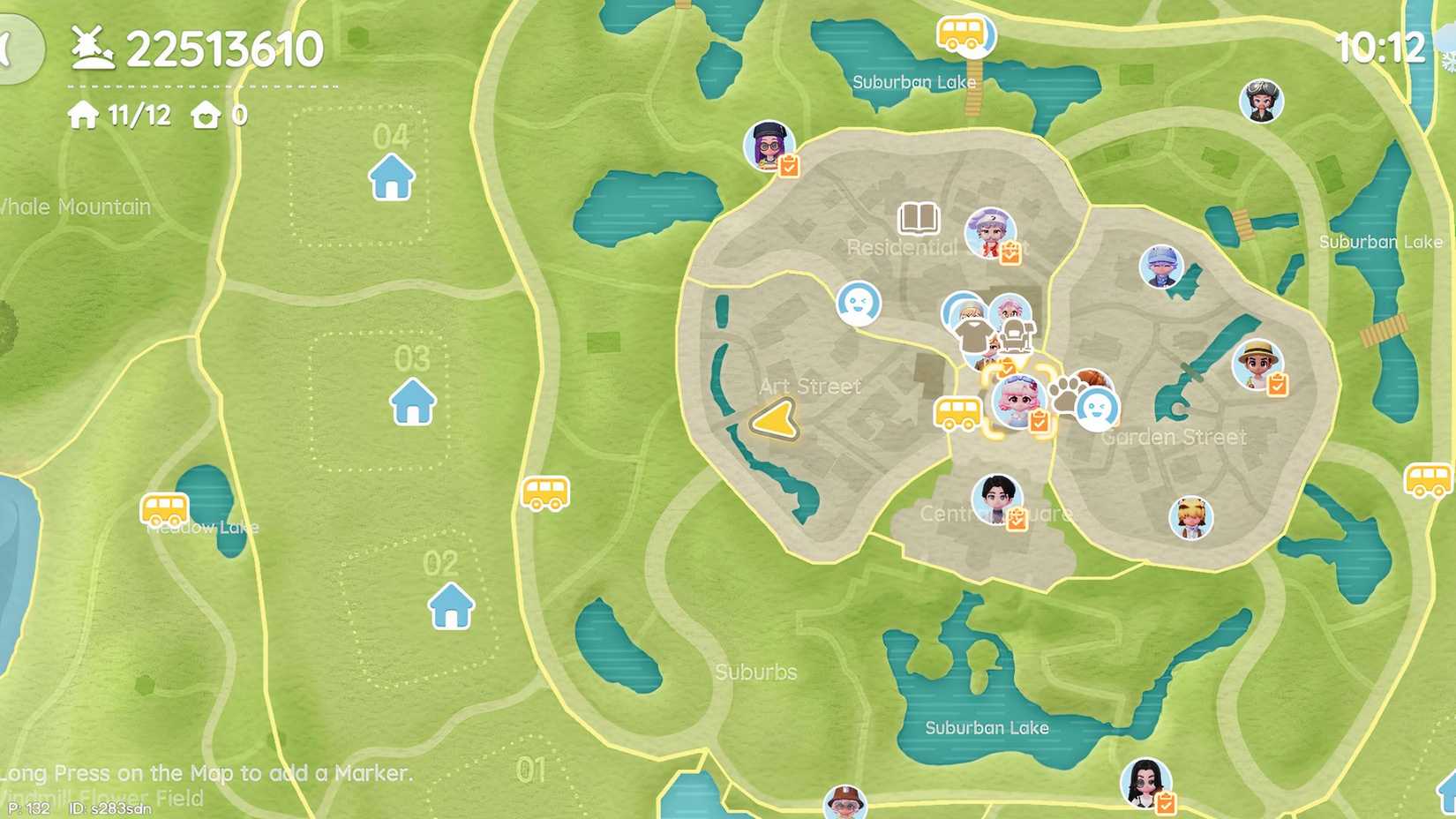Toggle the winking face emote near Art Street
This screenshot has height=819, width=1456.
click(859, 302)
